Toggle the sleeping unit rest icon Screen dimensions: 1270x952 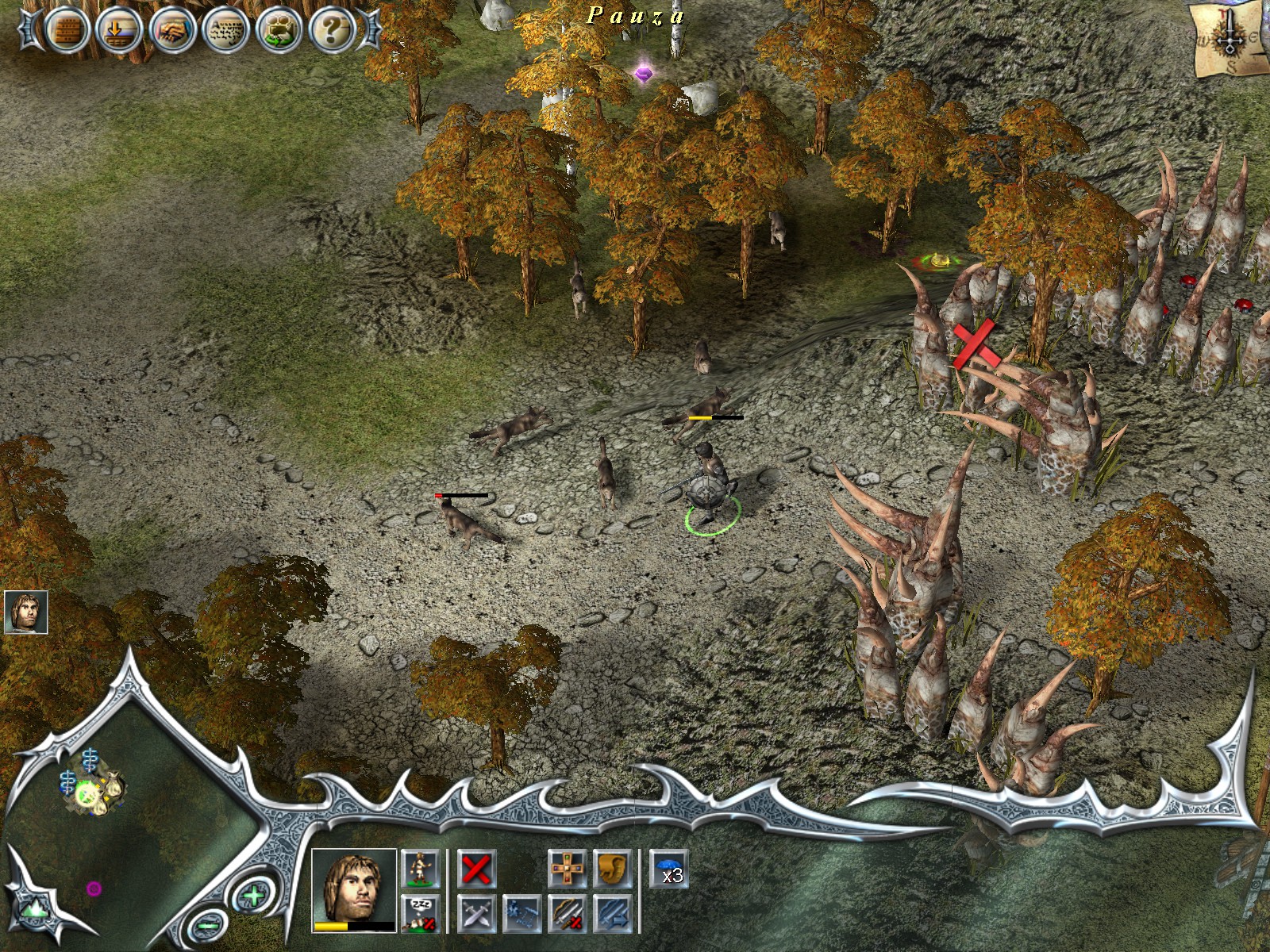[420, 913]
